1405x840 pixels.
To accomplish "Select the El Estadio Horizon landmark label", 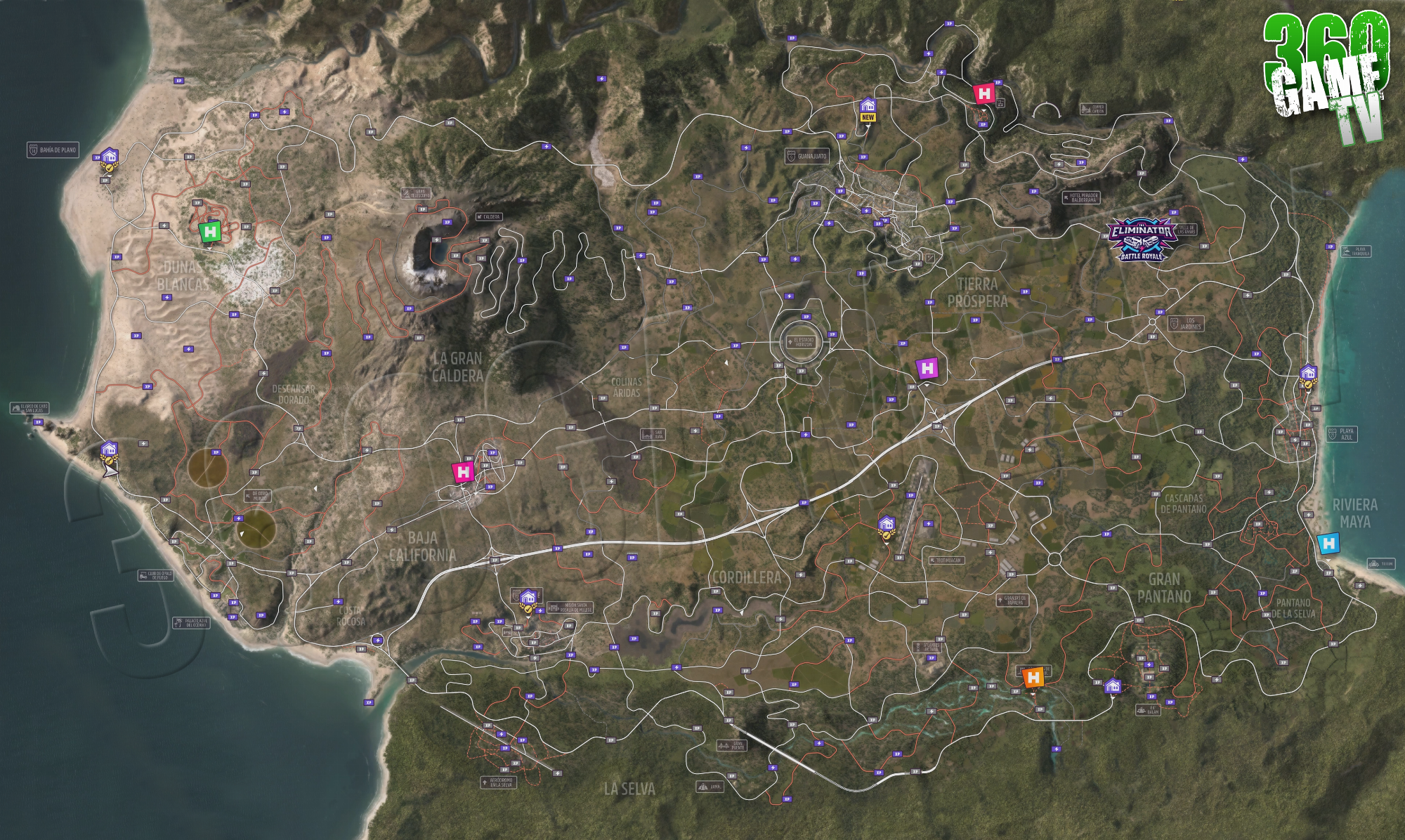I will pos(800,342).
